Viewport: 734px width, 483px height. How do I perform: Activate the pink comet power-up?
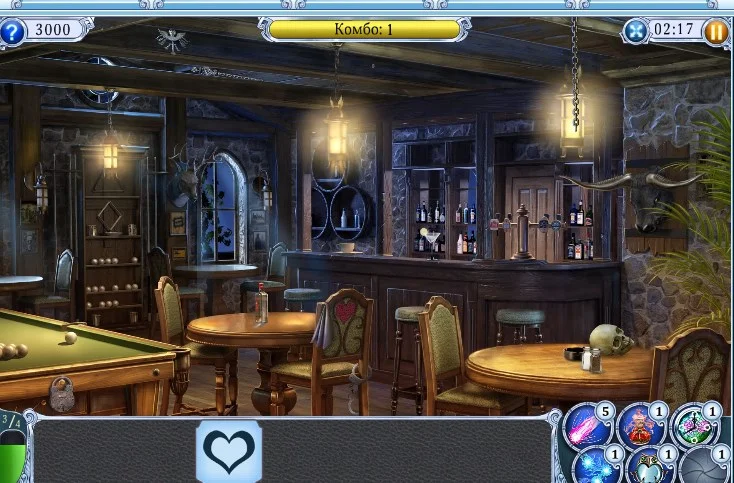pos(589,426)
